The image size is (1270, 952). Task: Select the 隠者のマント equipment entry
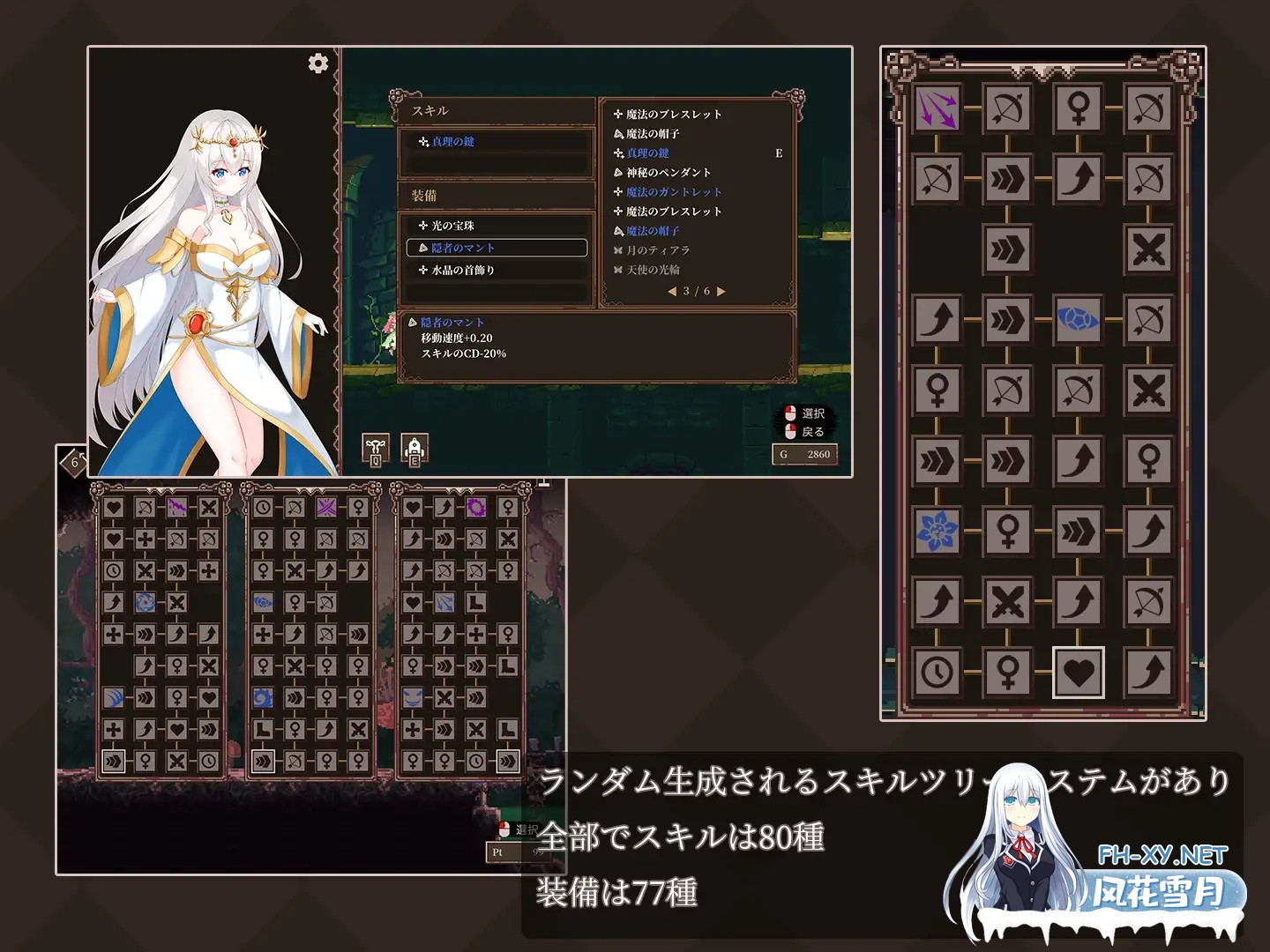[460, 248]
